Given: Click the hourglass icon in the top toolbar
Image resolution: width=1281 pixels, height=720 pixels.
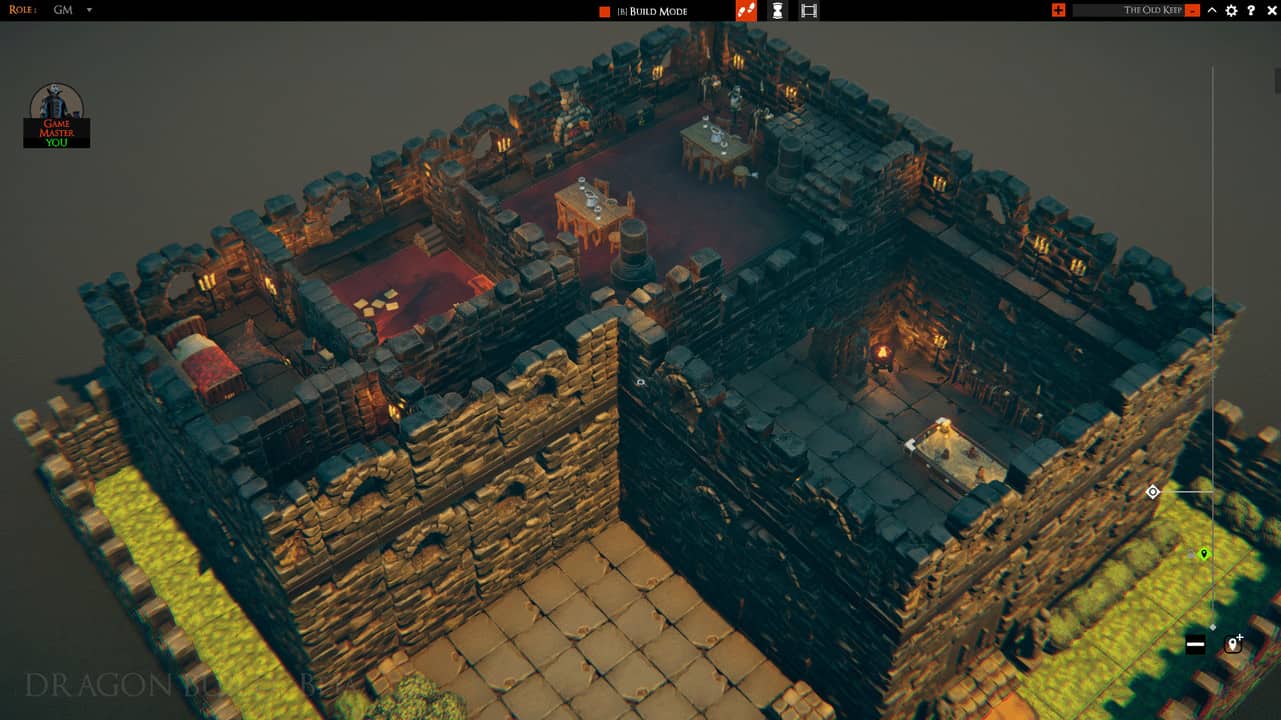Looking at the screenshot, I should (777, 11).
